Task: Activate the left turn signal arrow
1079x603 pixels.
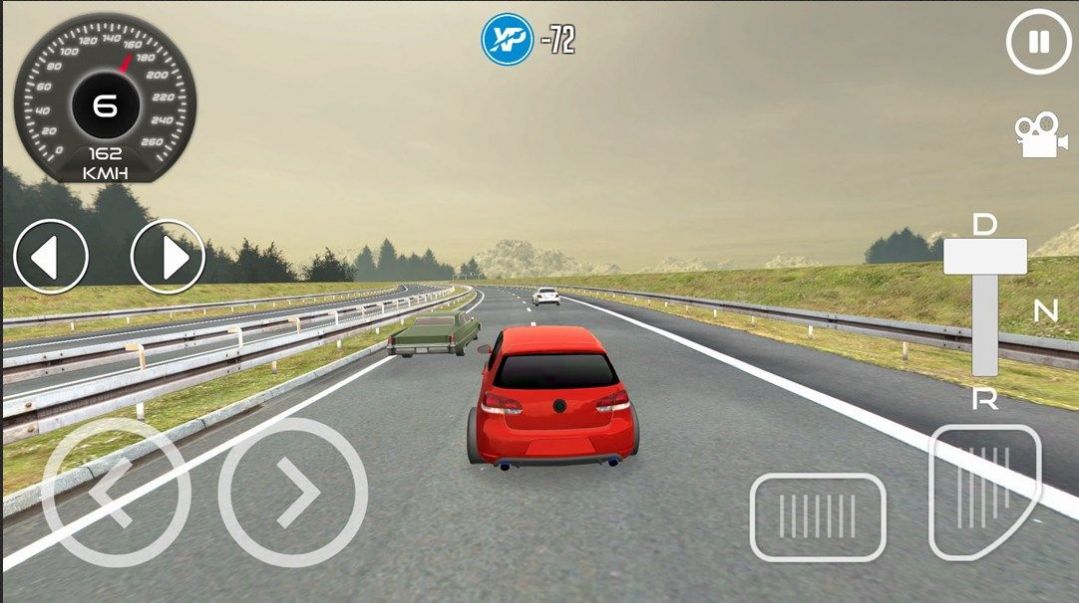Action: pos(50,257)
